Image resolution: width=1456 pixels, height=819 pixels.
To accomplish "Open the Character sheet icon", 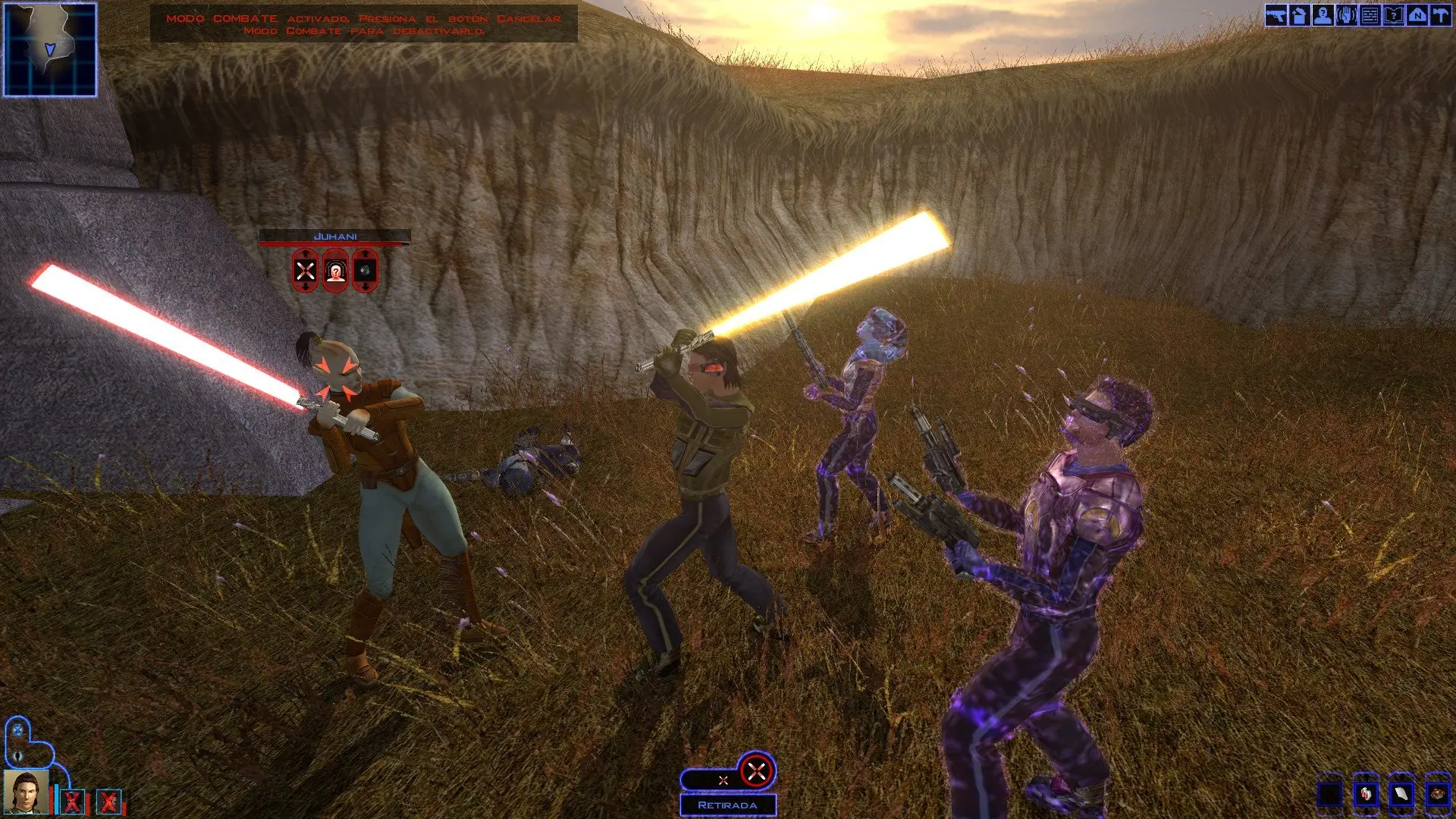I will [x=1323, y=16].
